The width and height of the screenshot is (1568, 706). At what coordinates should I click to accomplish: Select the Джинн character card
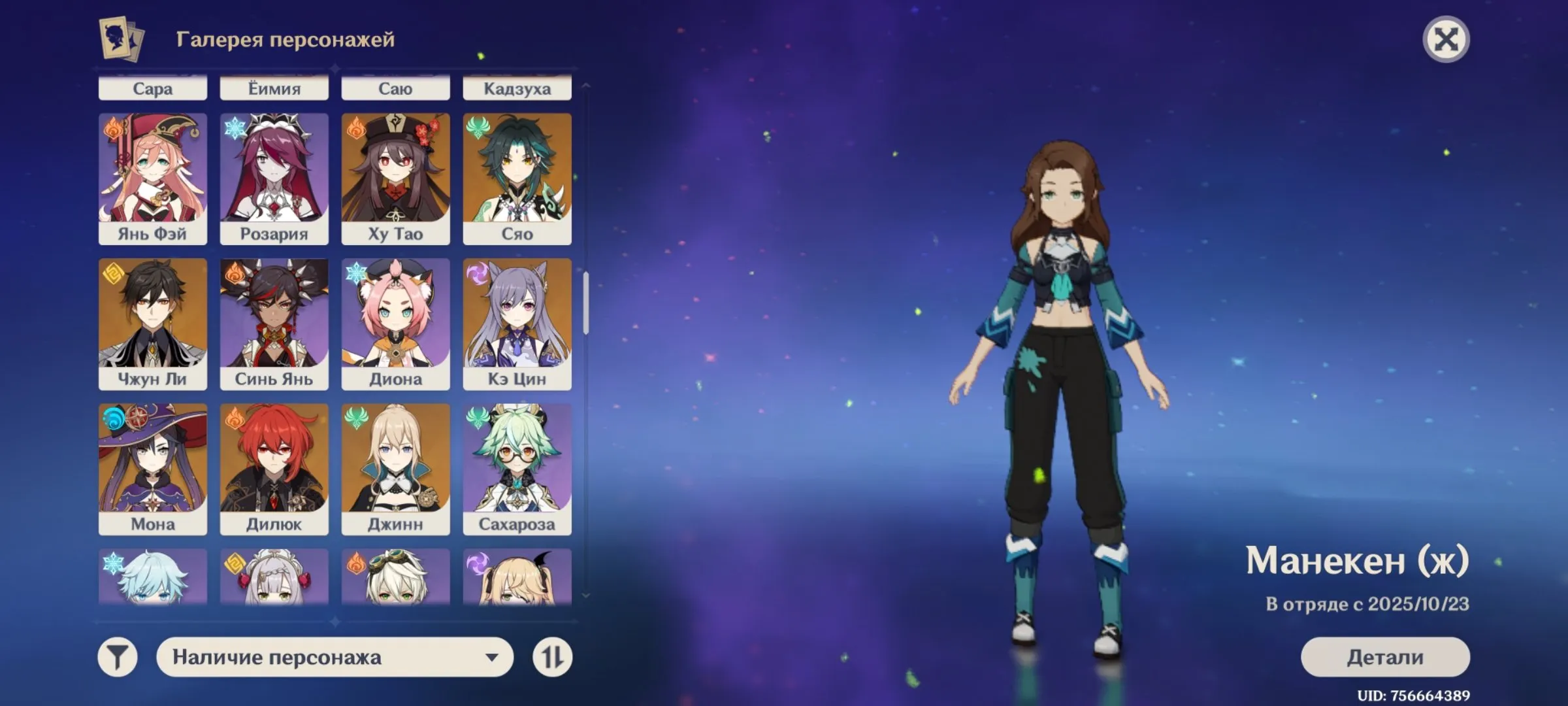coord(396,469)
